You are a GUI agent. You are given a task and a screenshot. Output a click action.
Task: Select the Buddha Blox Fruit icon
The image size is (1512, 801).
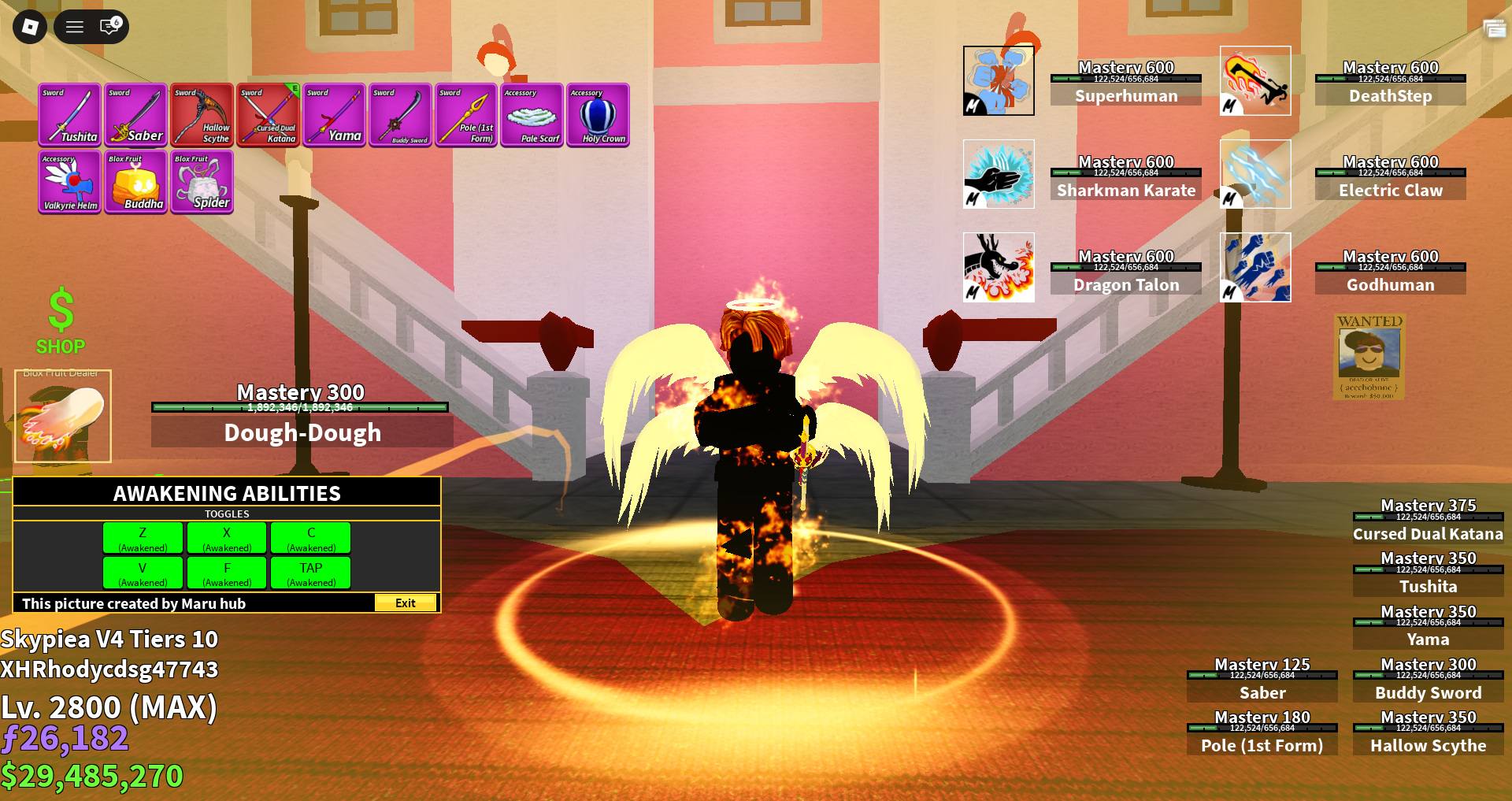pyautogui.click(x=135, y=182)
